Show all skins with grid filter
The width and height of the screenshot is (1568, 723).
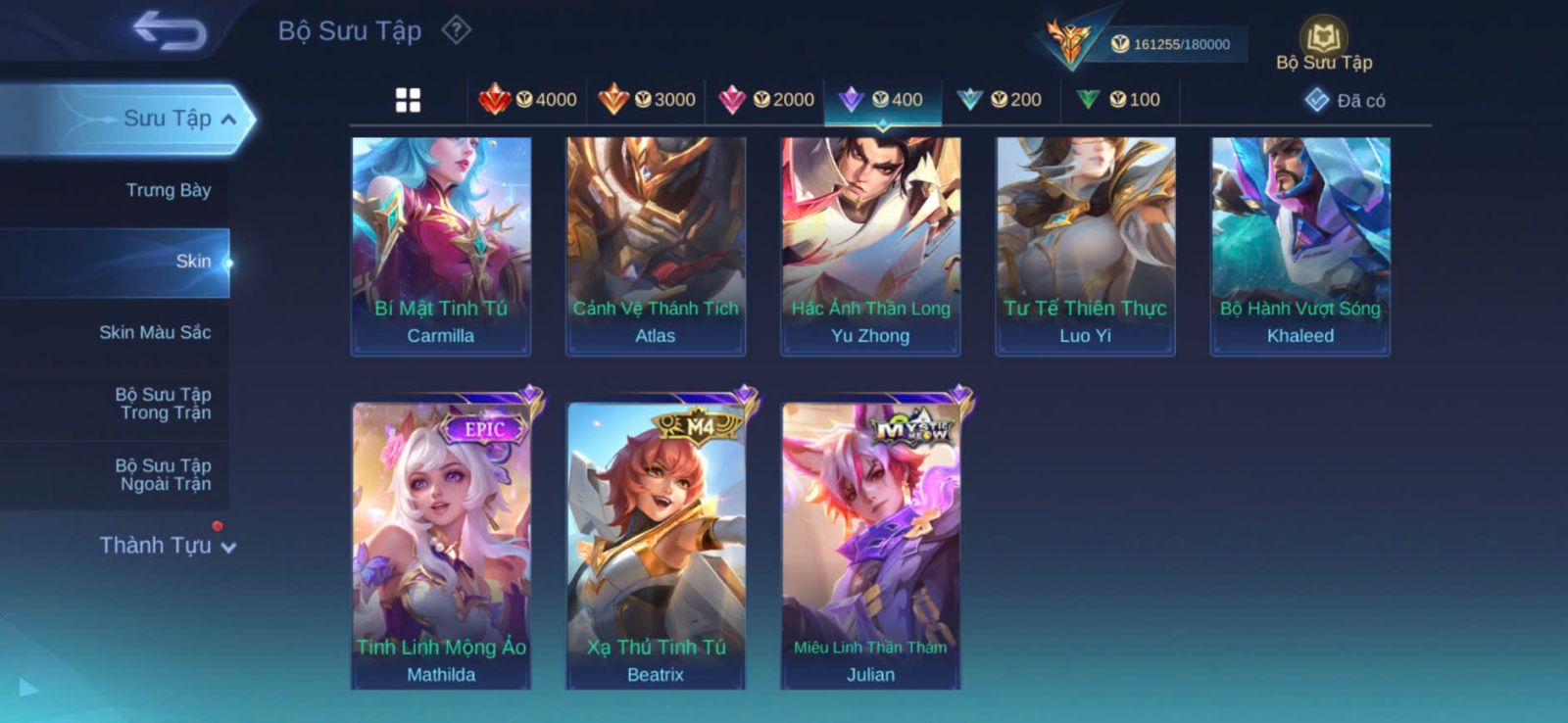pyautogui.click(x=408, y=100)
